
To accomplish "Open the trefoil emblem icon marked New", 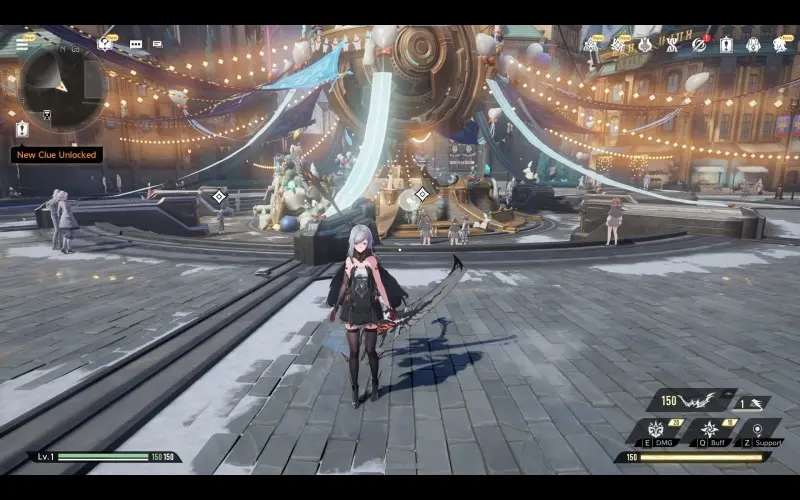I will tap(591, 45).
